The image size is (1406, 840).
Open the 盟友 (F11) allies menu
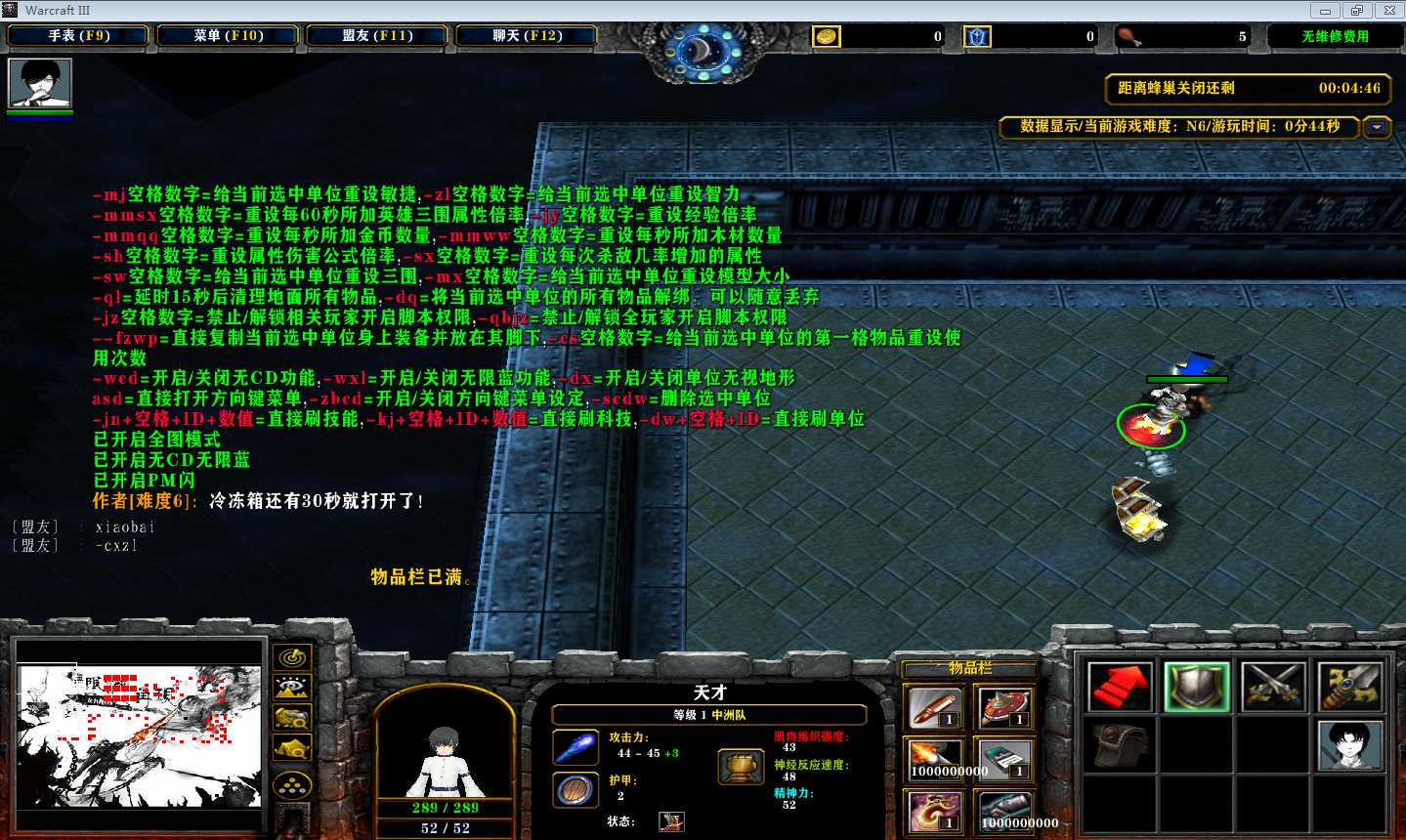coord(377,36)
